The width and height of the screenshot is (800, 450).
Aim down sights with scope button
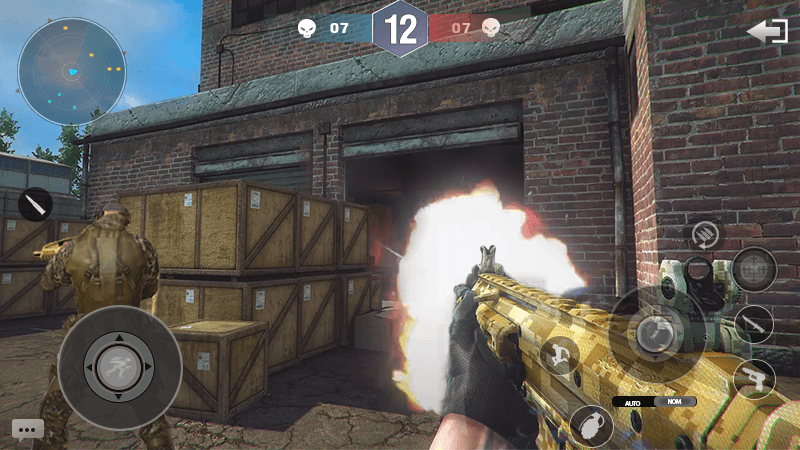tap(753, 269)
